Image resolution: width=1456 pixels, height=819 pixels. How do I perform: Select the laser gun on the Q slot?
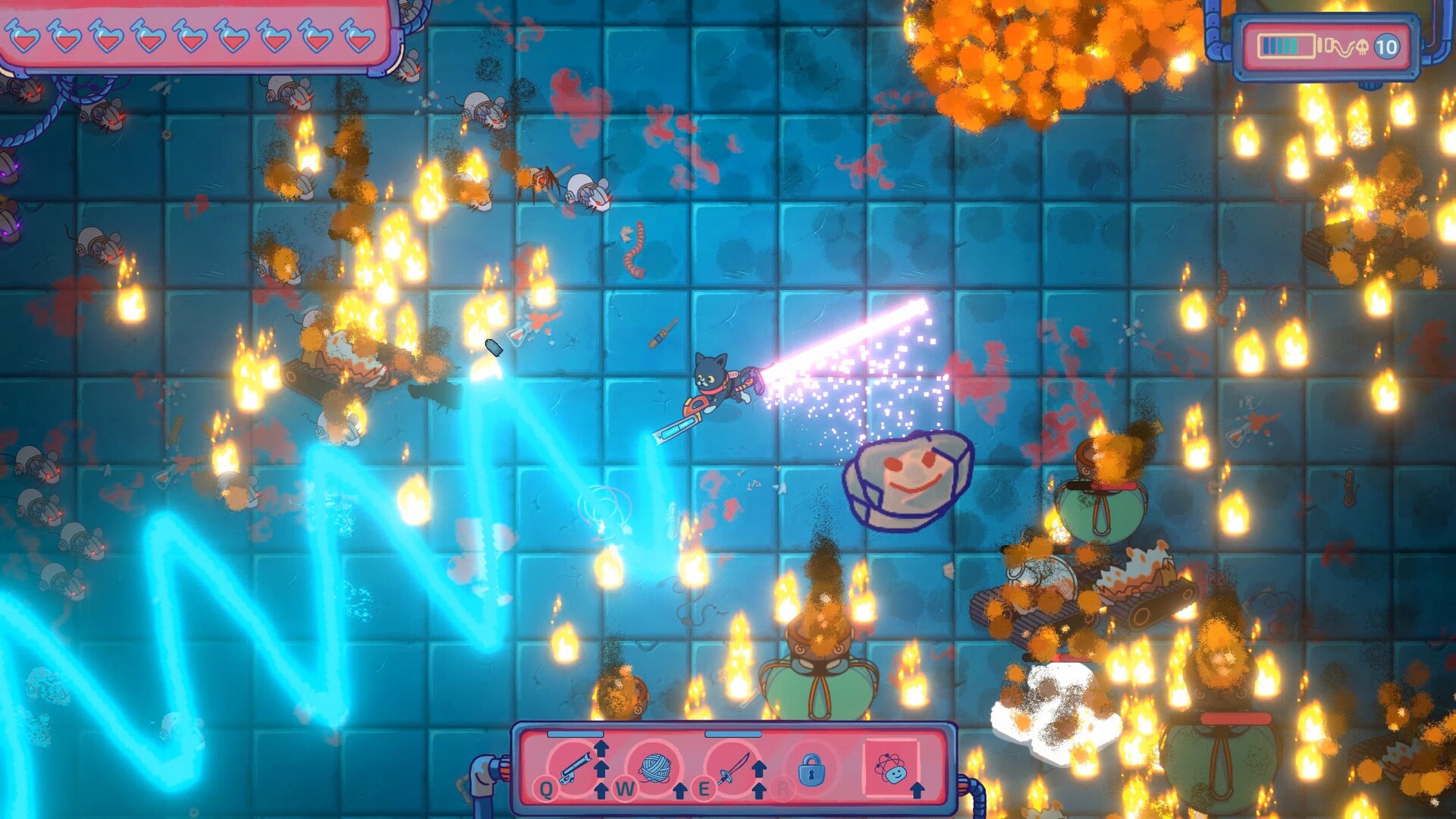(574, 768)
